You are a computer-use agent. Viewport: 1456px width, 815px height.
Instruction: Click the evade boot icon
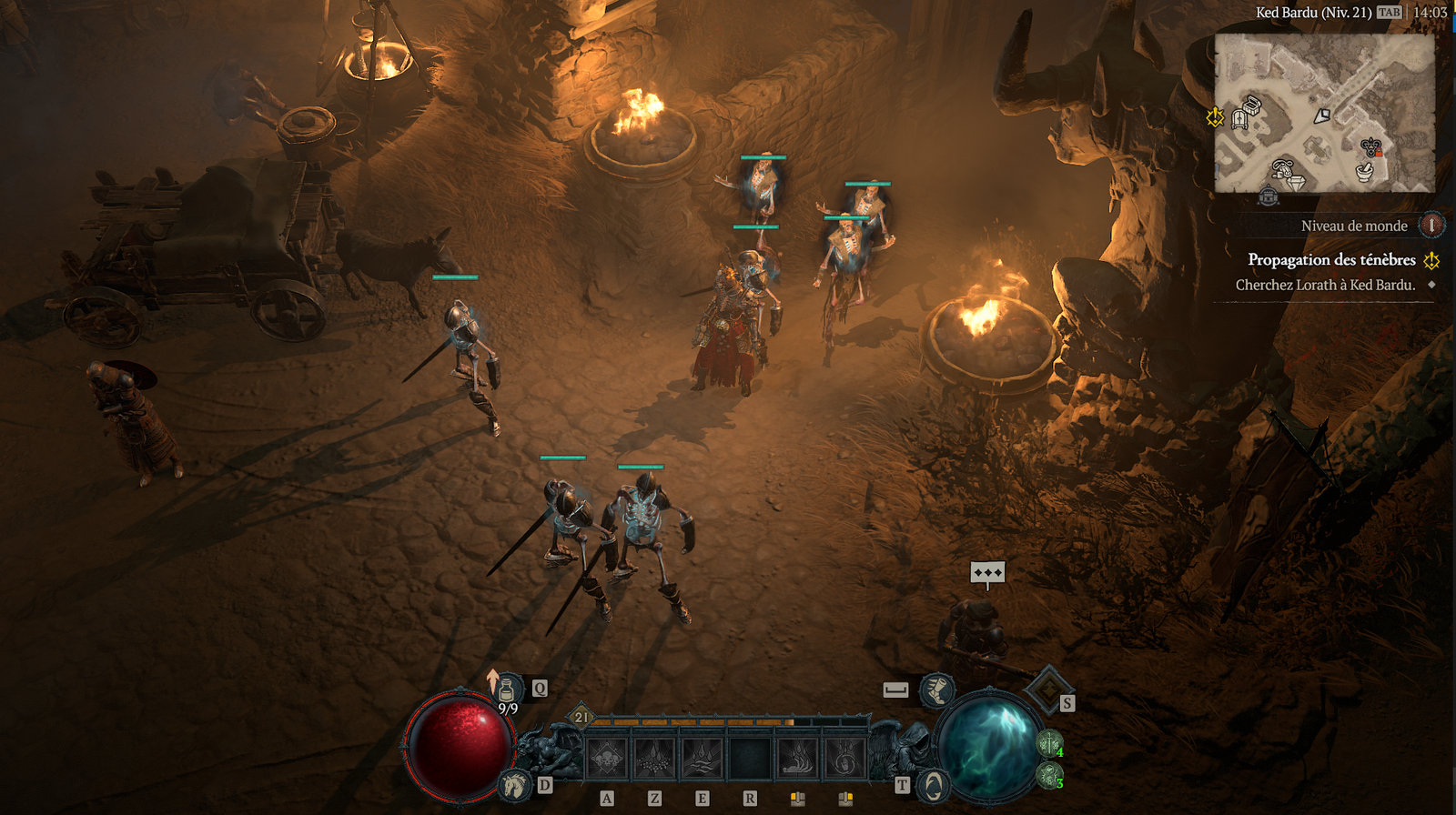pos(935,690)
